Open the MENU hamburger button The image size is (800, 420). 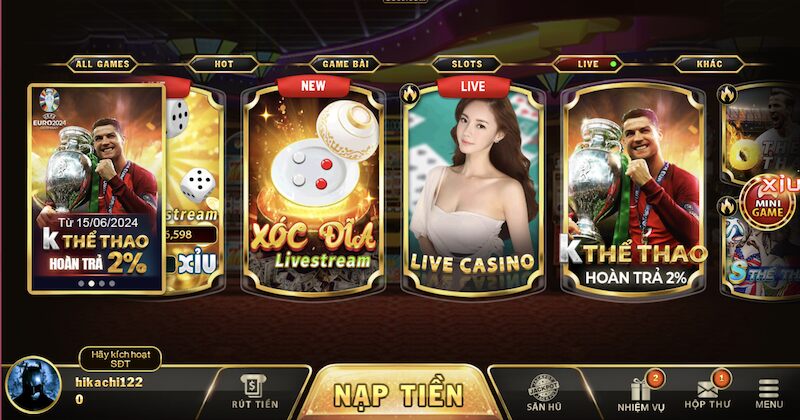(x=769, y=392)
